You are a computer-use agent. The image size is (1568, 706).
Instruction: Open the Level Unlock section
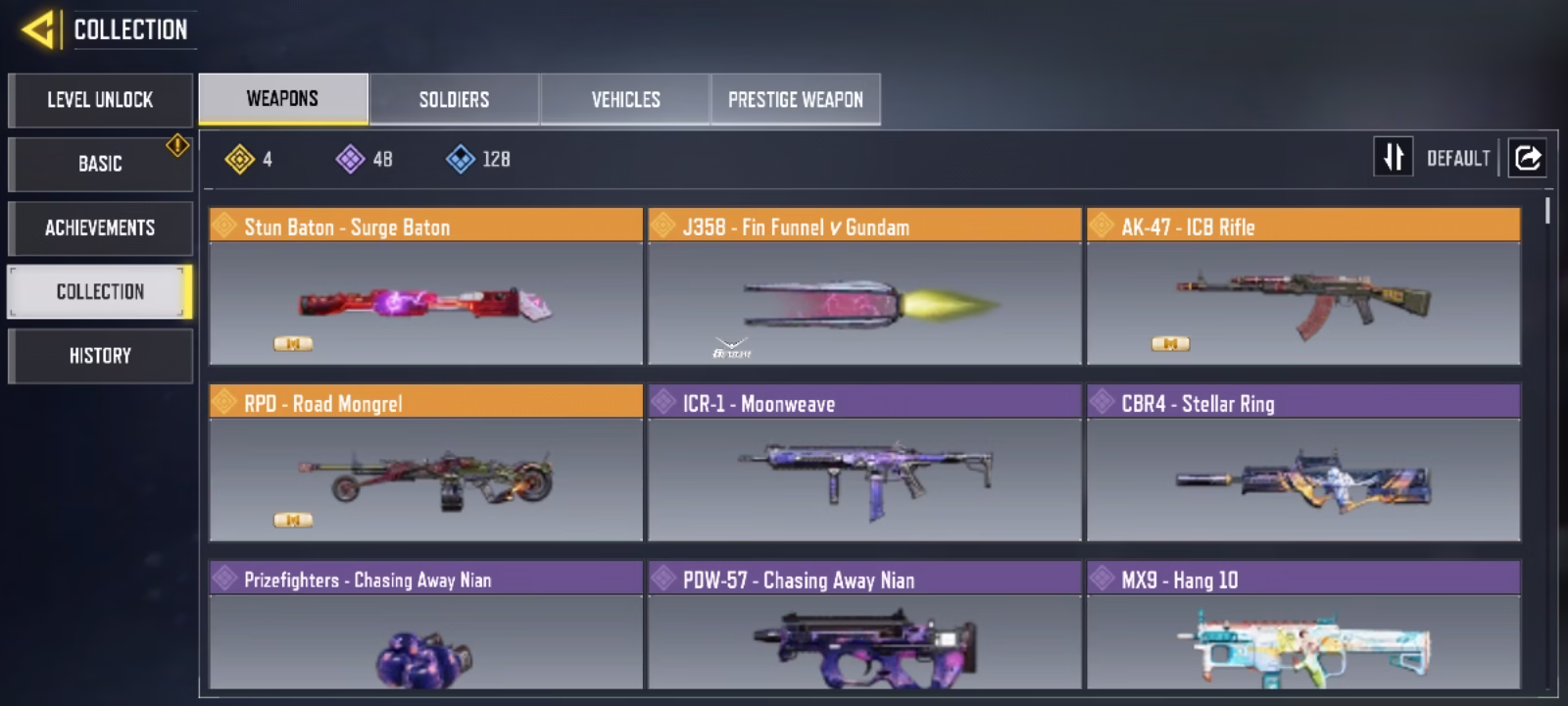[100, 100]
